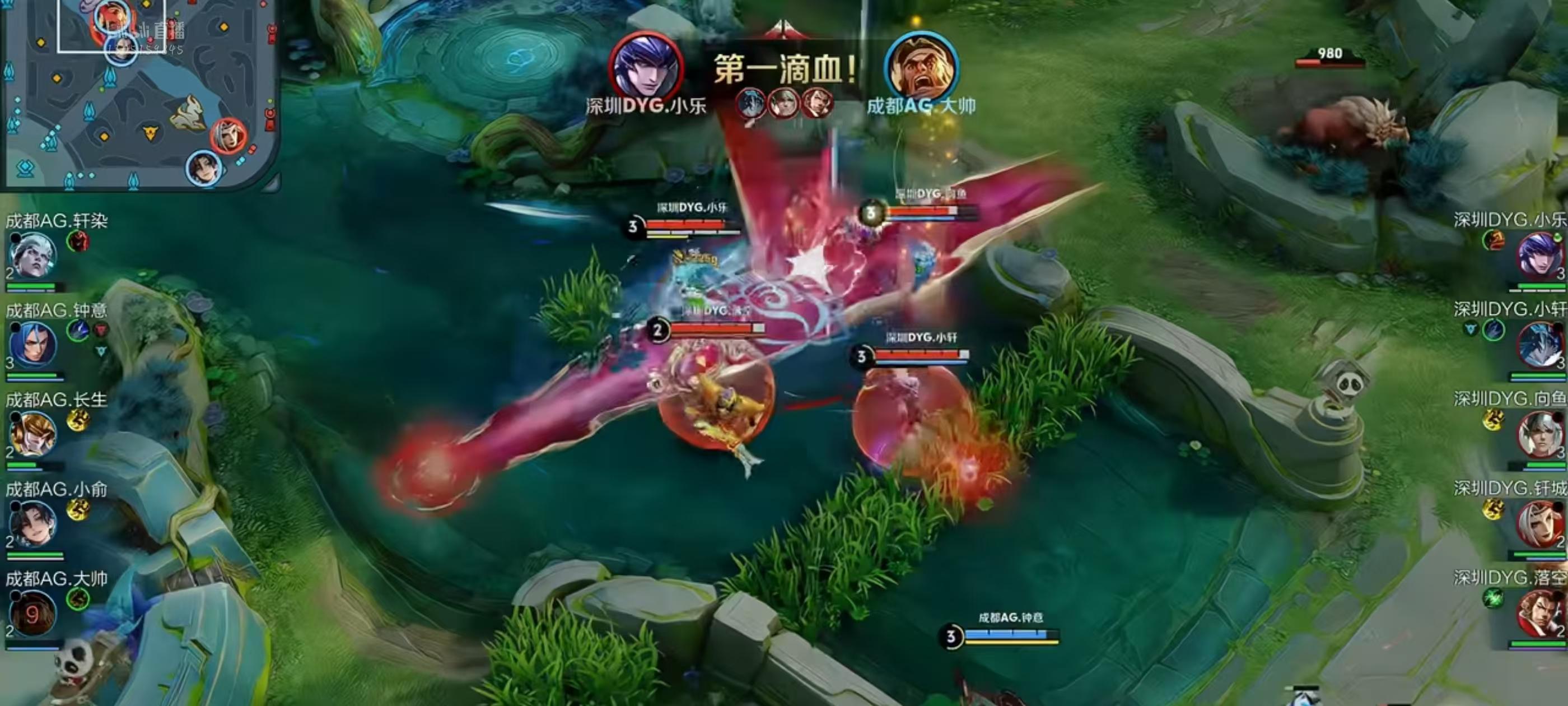Select 深圳DYG.钎城's hero portrait
This screenshot has width=1568, height=706.
(x=1539, y=524)
